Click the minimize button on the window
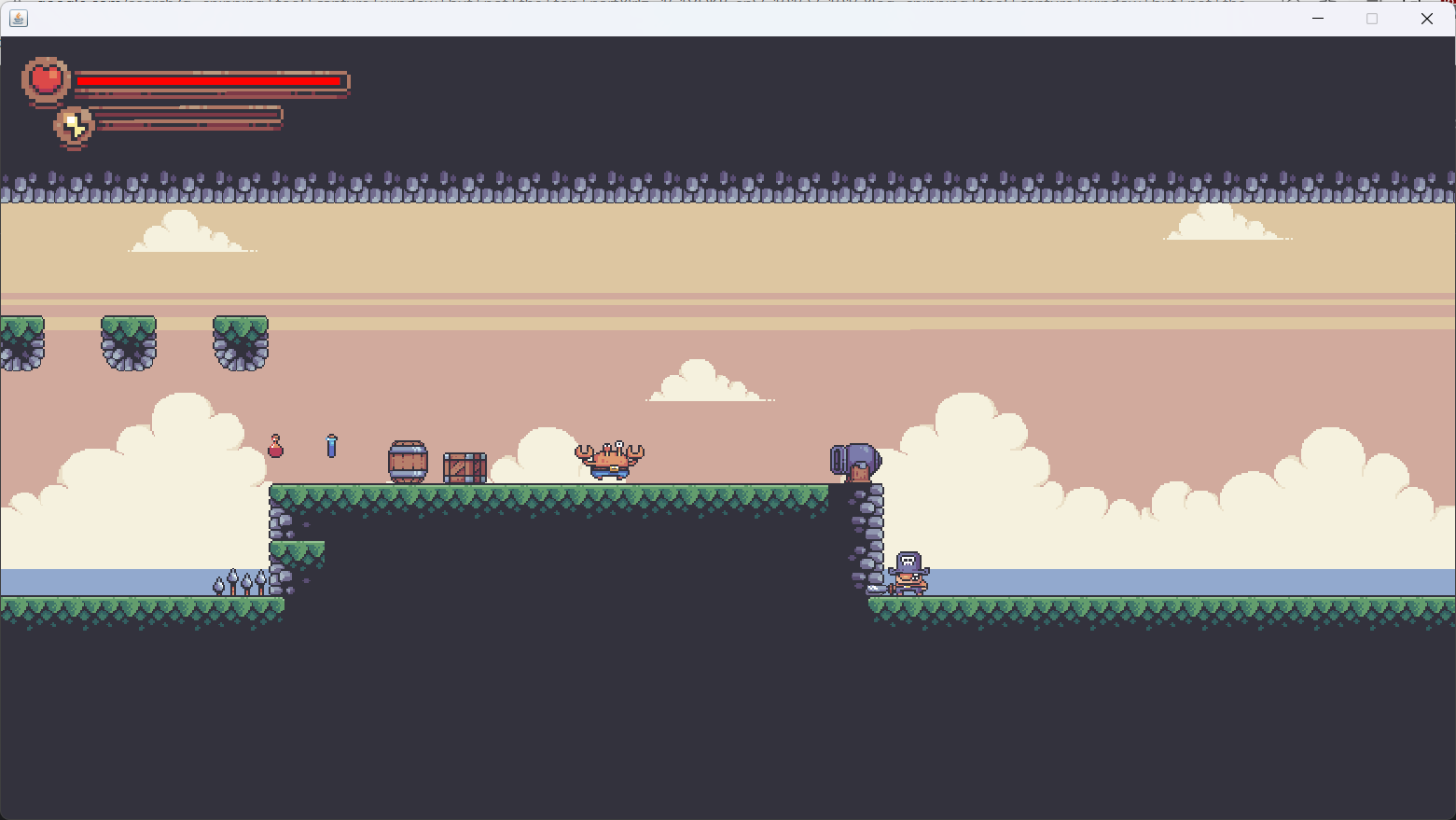Viewport: 1456px width, 820px height. (x=1317, y=19)
